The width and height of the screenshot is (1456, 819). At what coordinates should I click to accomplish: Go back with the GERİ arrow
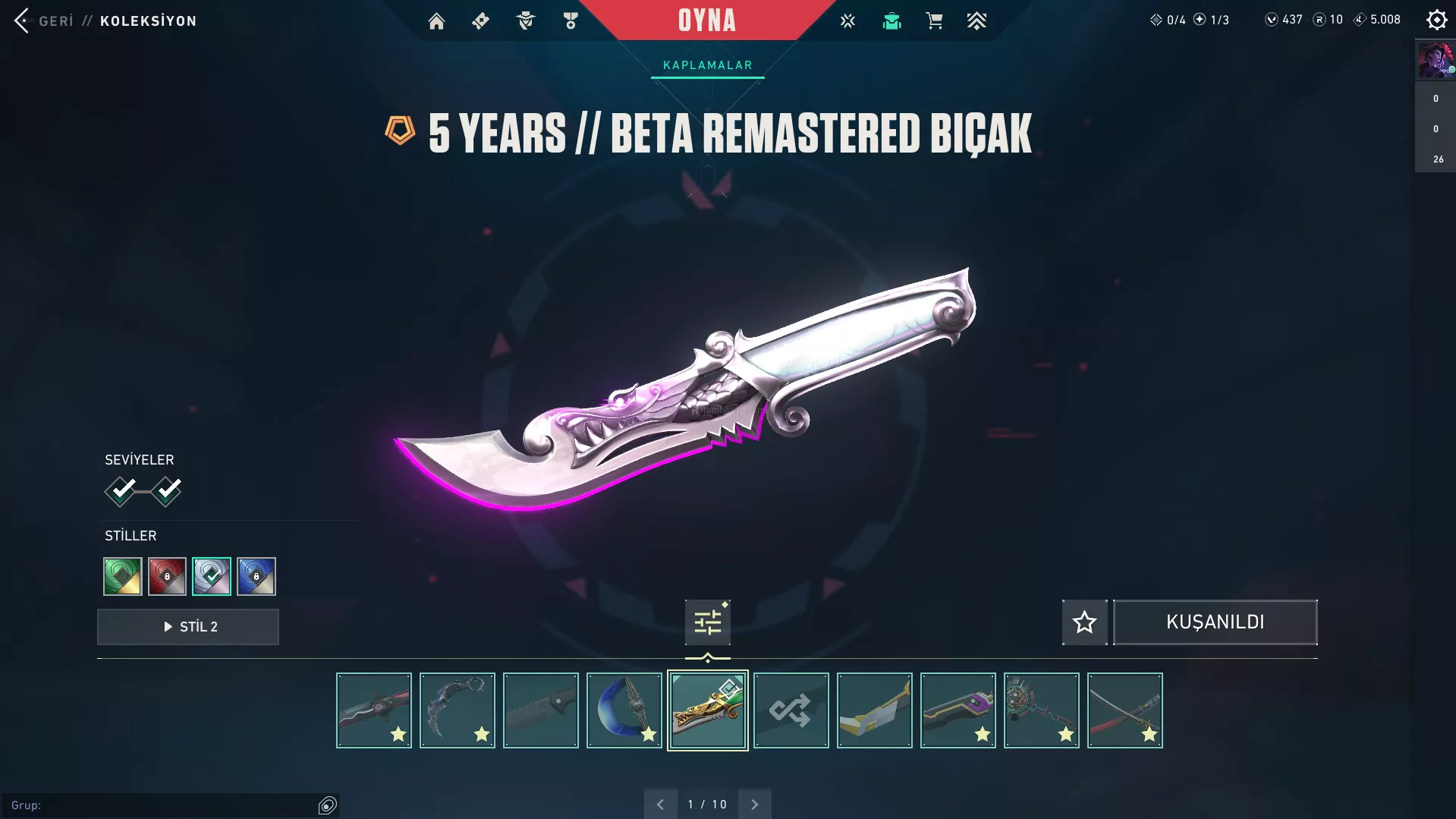click(23, 20)
